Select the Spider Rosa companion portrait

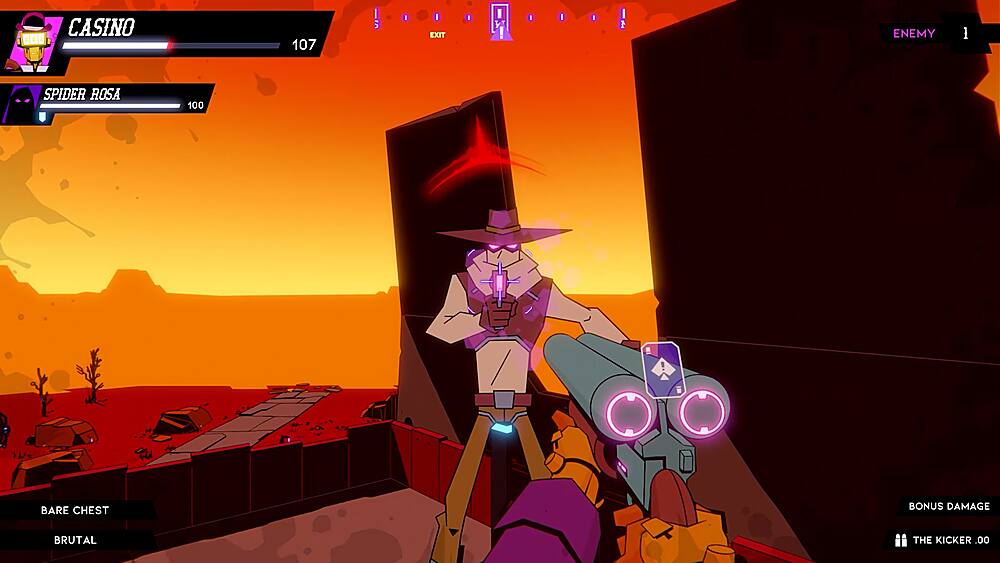click(22, 104)
